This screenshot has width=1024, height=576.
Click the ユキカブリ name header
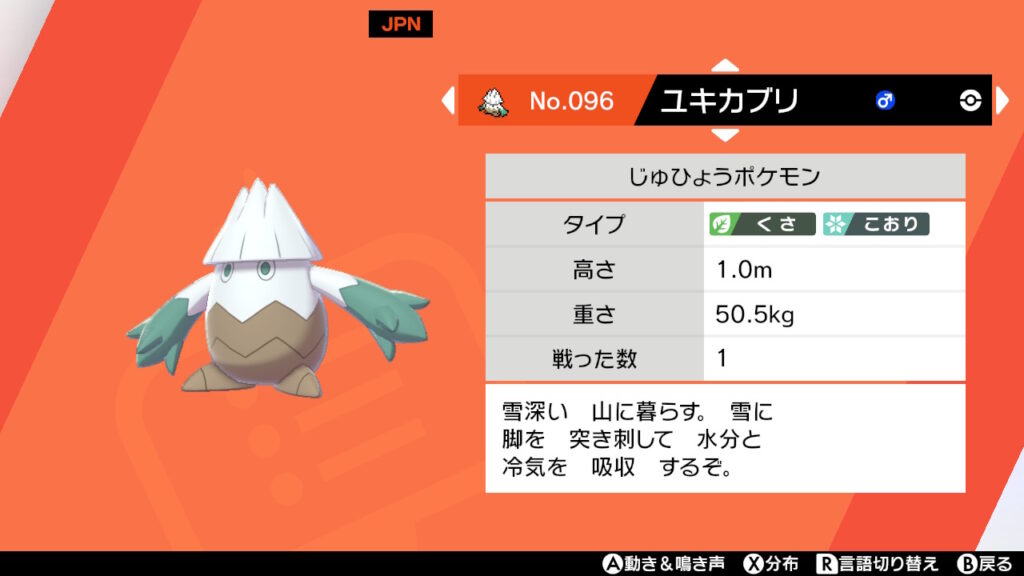click(x=729, y=100)
